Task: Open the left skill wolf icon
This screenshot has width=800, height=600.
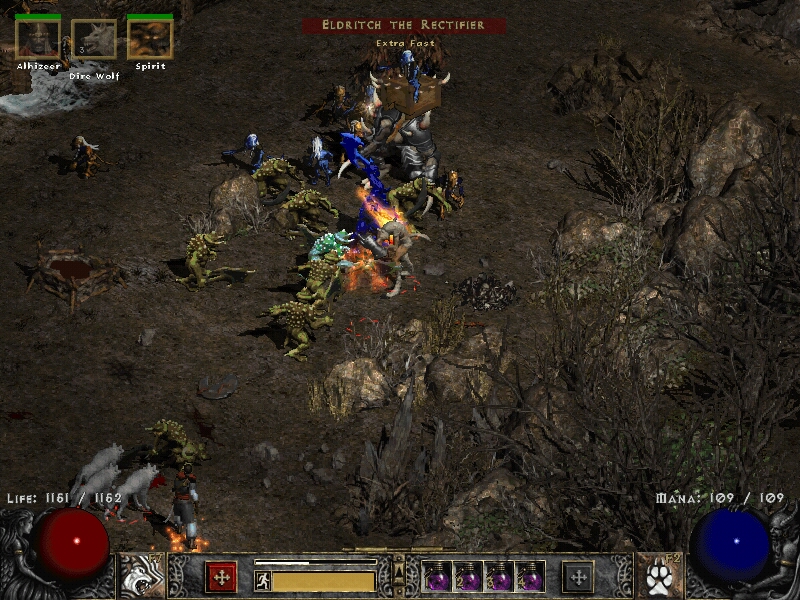Action: 140,576
